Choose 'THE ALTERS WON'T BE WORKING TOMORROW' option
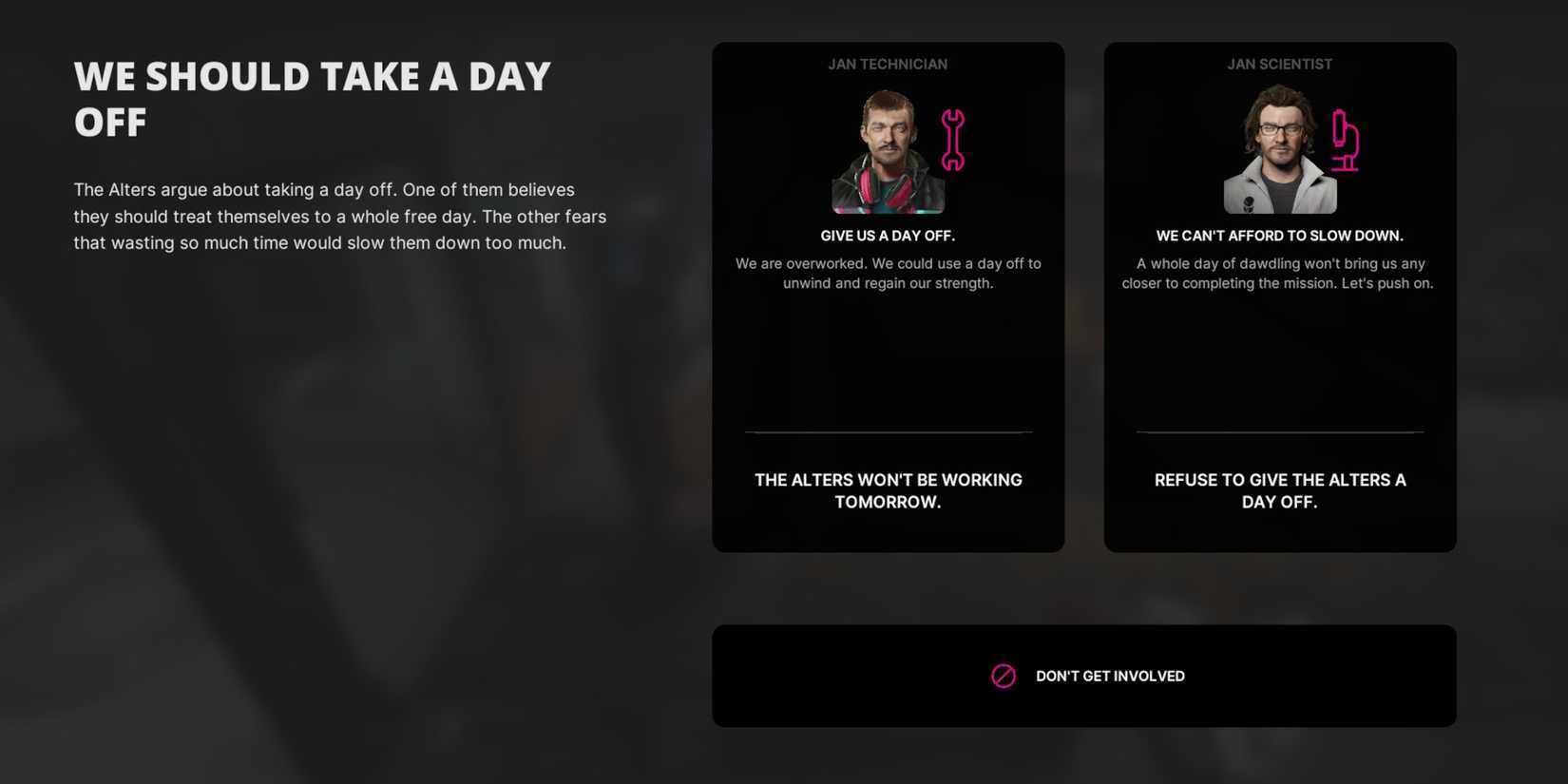This screenshot has width=1568, height=784. tap(888, 490)
